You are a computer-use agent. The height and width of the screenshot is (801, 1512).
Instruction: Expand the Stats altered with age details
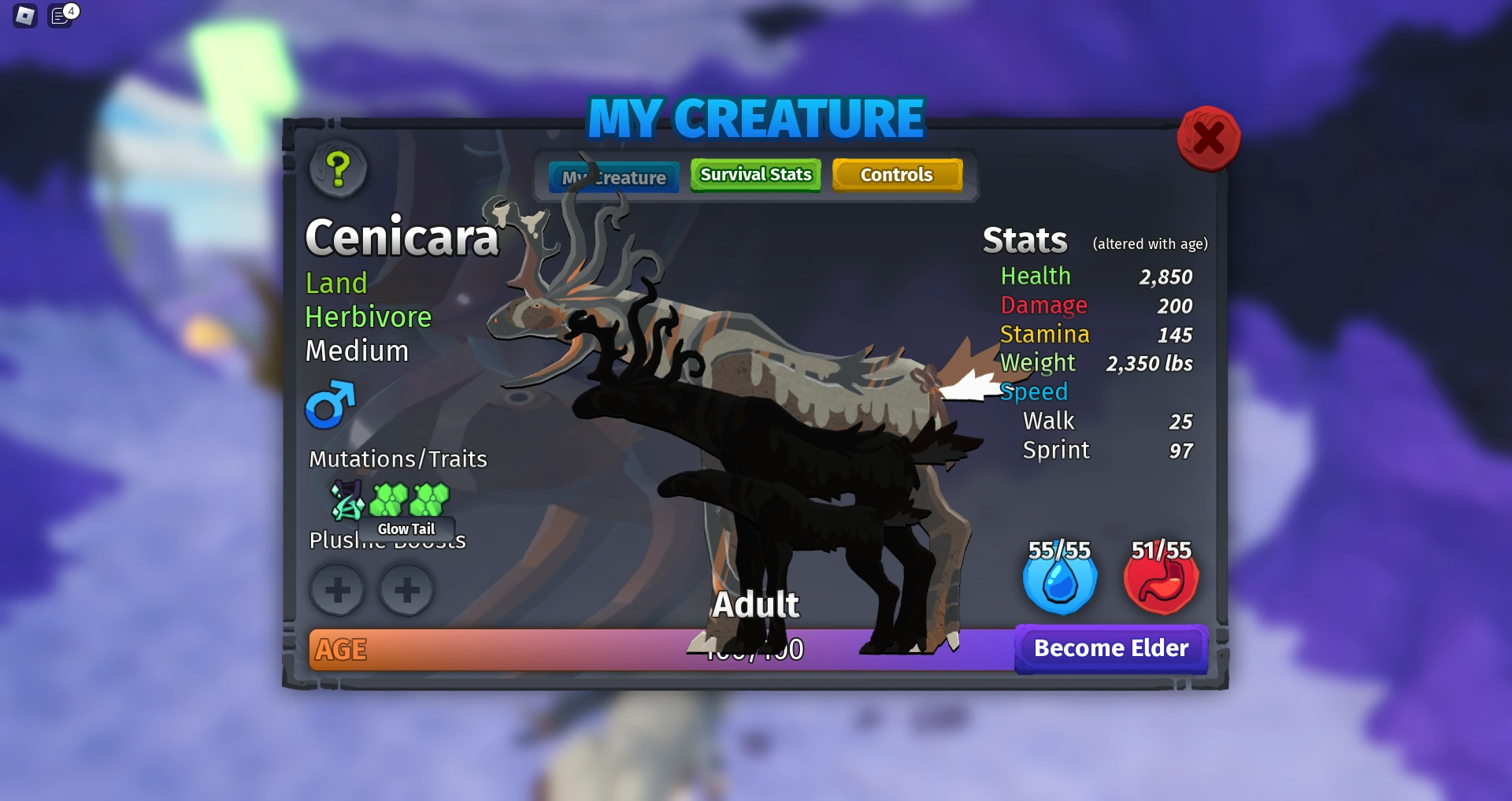[1150, 243]
